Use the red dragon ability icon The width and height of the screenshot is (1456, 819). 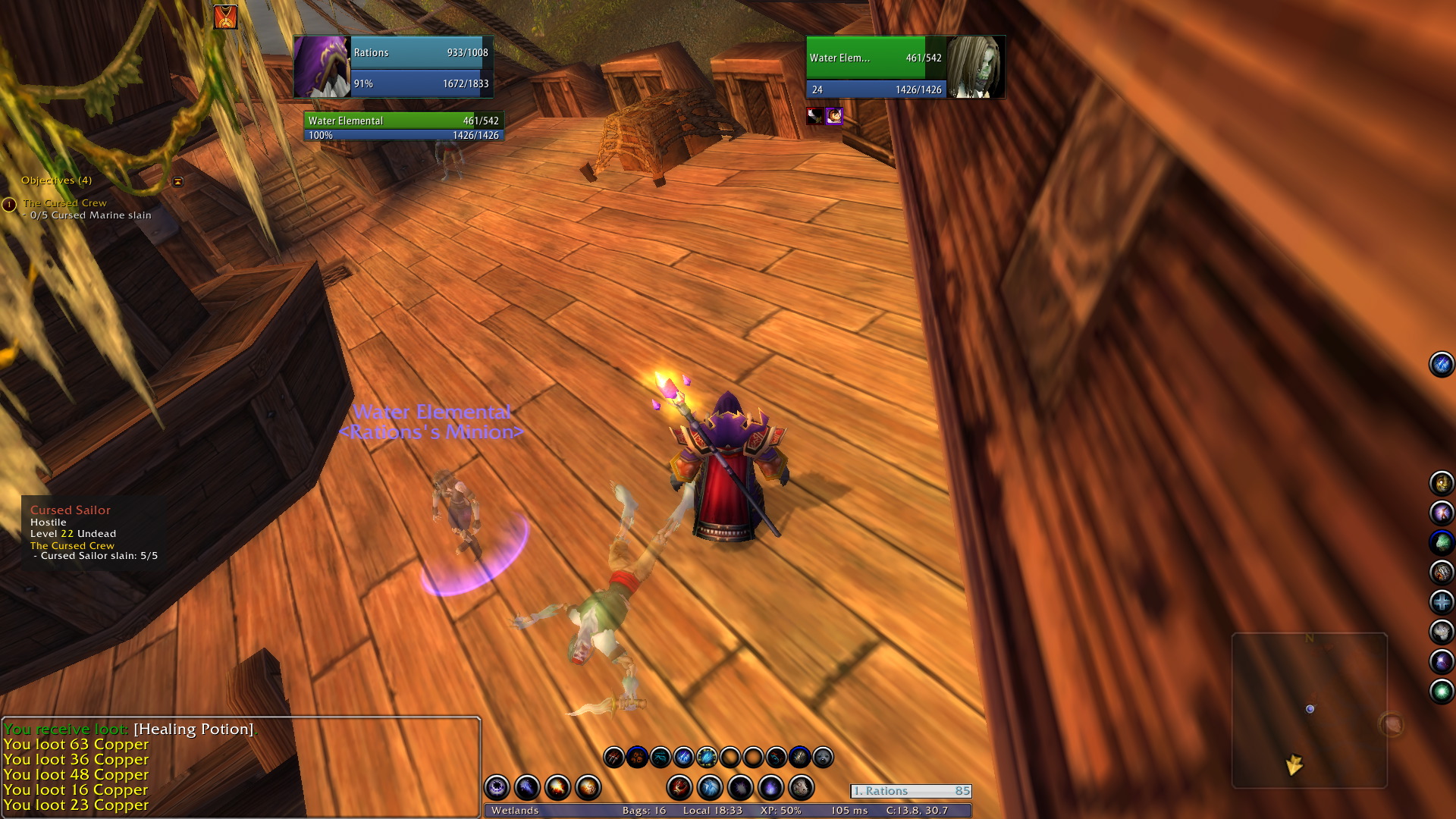coord(679,788)
